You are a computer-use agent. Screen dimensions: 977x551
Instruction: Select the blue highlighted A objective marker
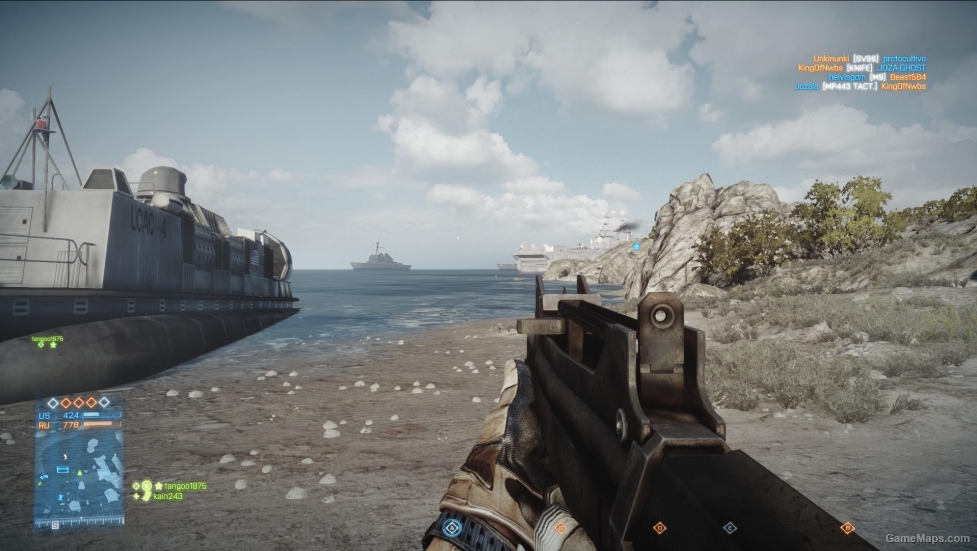click(453, 526)
